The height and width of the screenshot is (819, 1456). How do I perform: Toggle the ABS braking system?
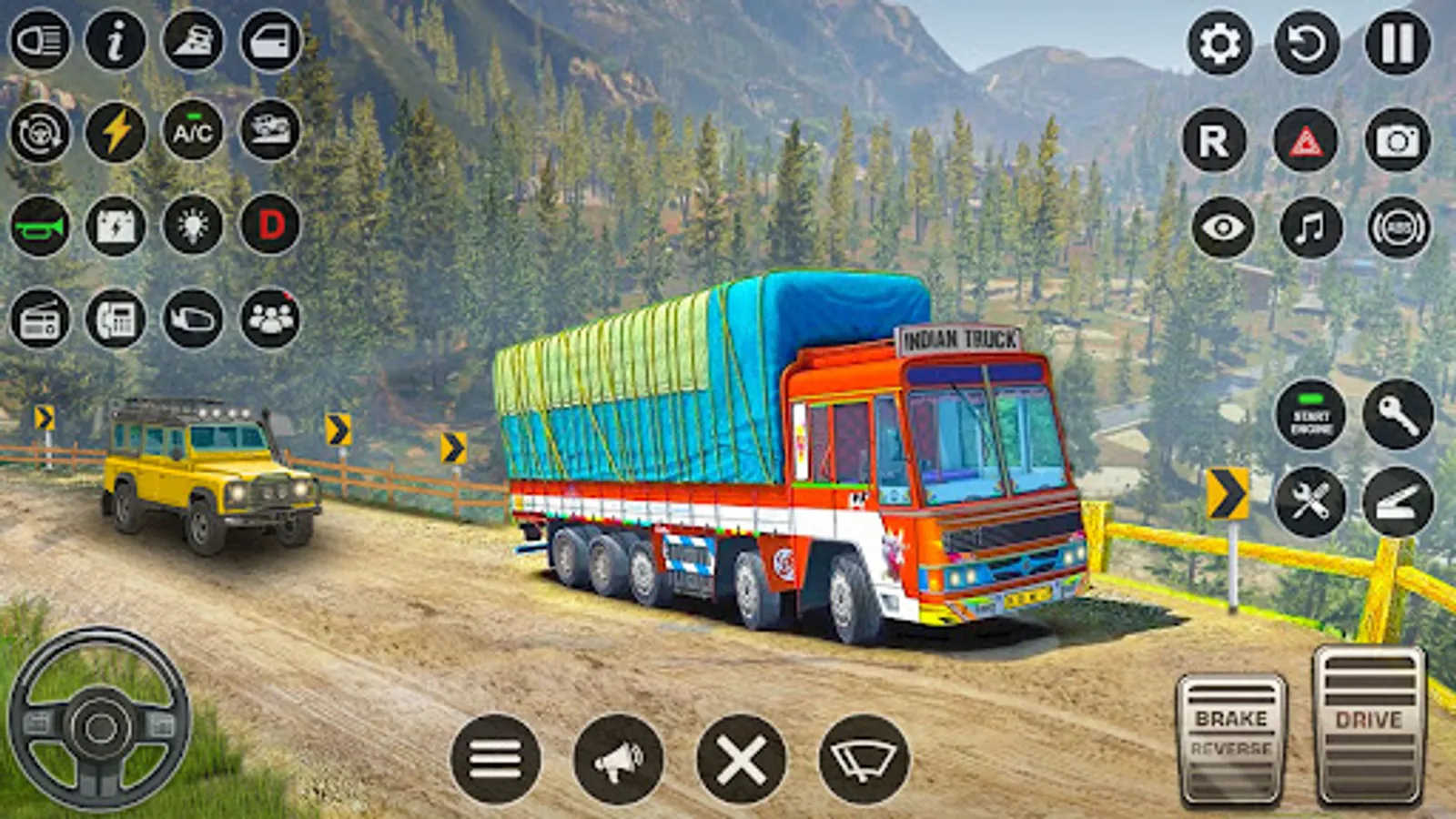coord(1396,227)
